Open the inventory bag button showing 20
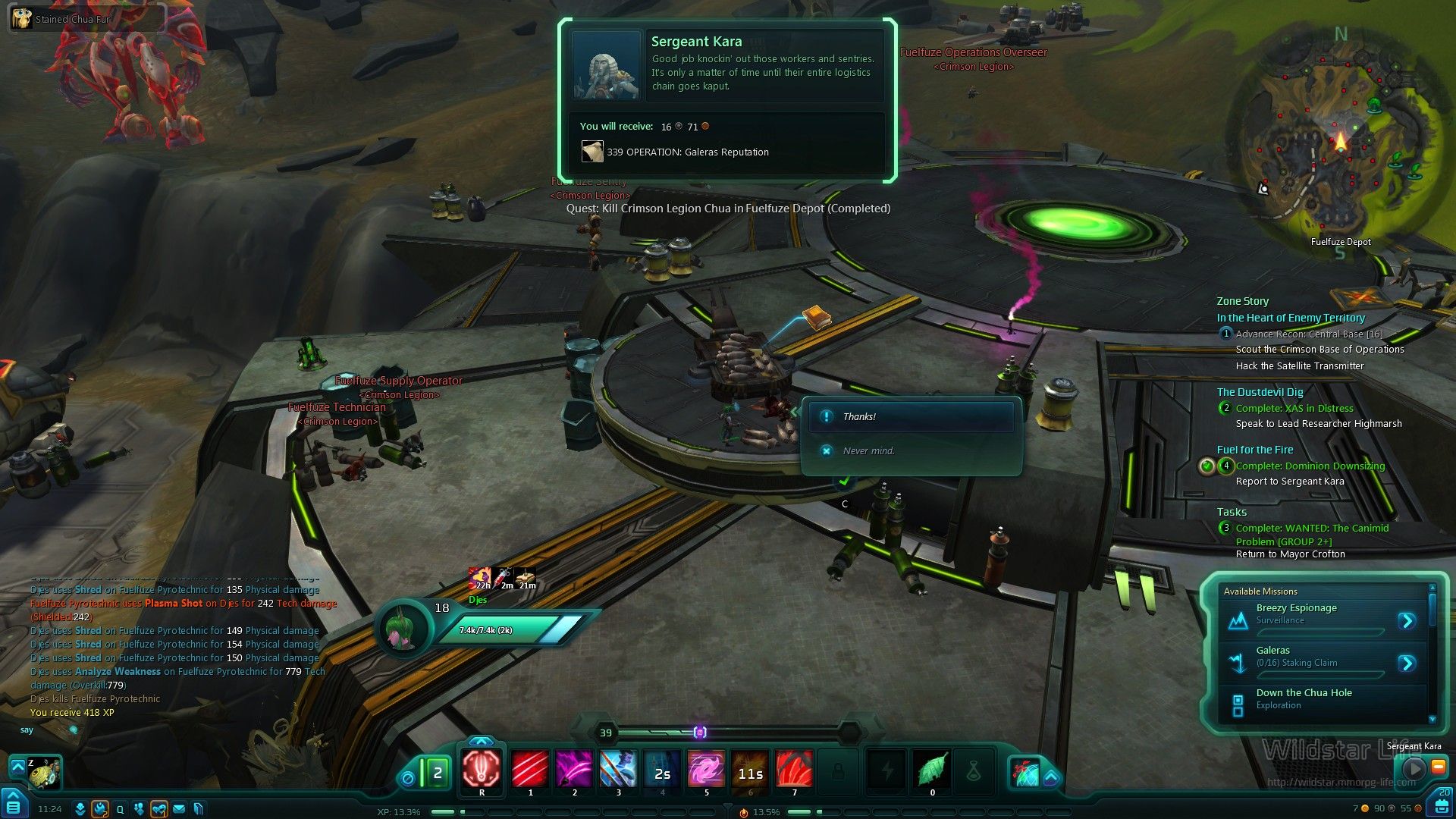The height and width of the screenshot is (819, 1456). [1440, 804]
